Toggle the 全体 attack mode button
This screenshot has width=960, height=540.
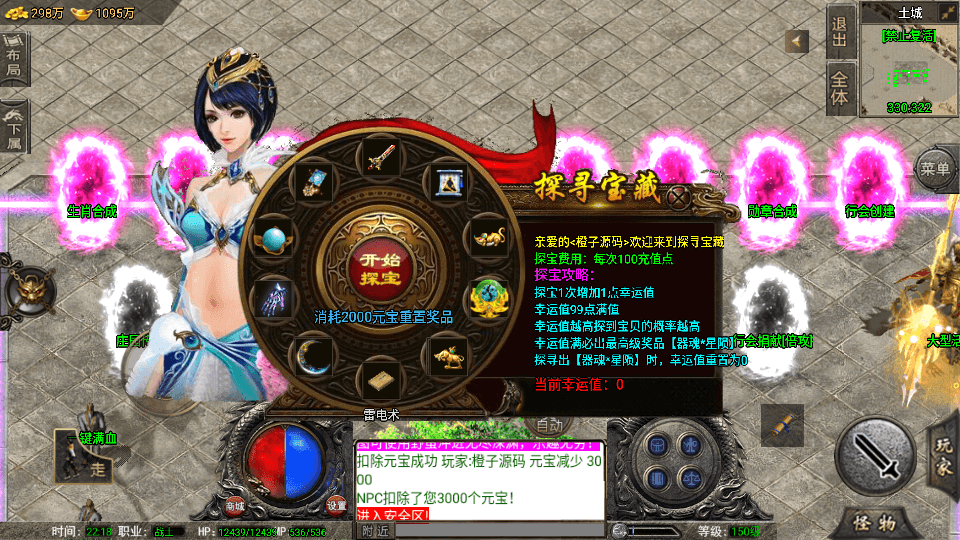point(840,89)
